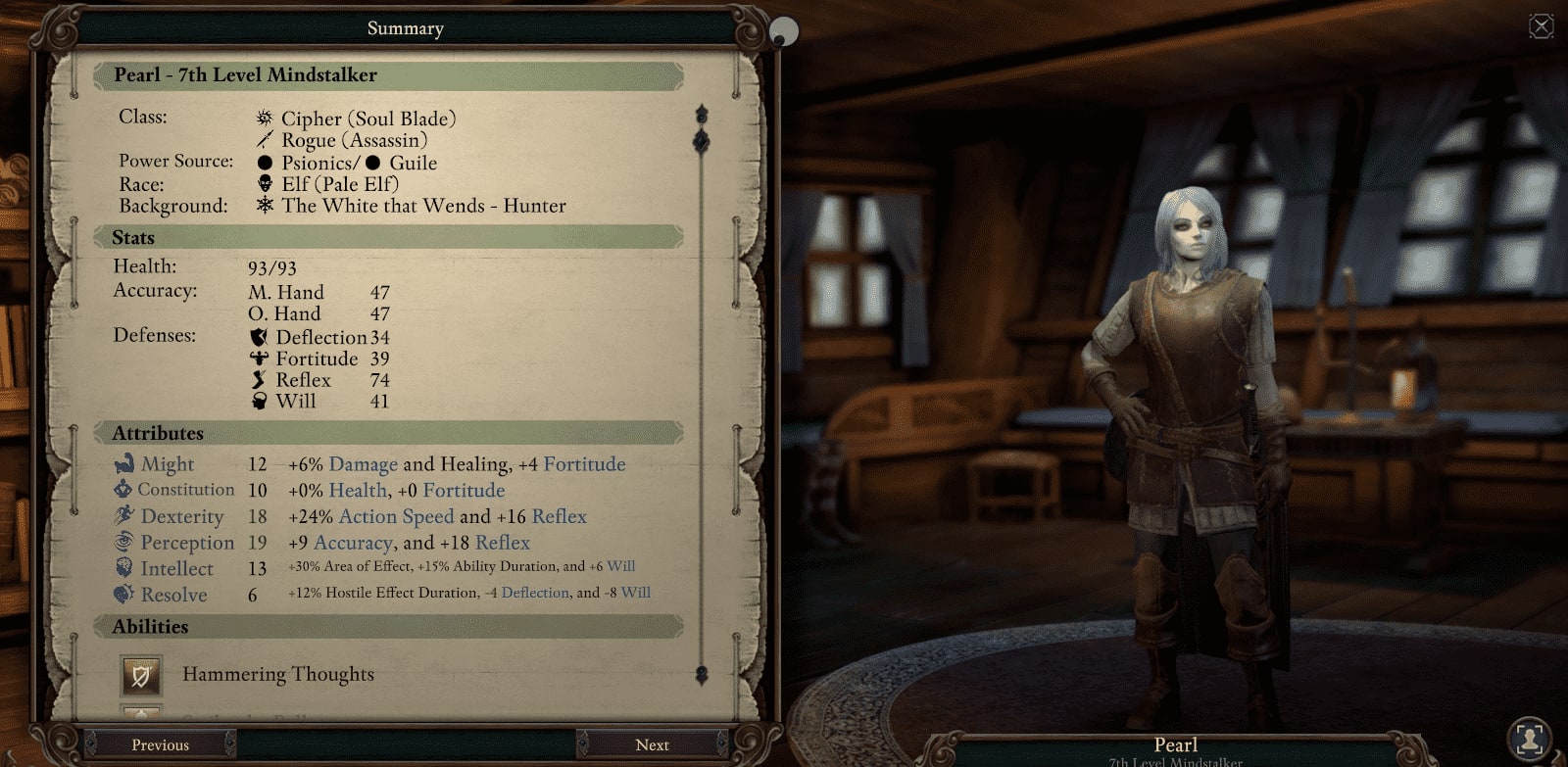This screenshot has height=767, width=1568.
Task: Go to the Previous step
Action: (x=160, y=744)
